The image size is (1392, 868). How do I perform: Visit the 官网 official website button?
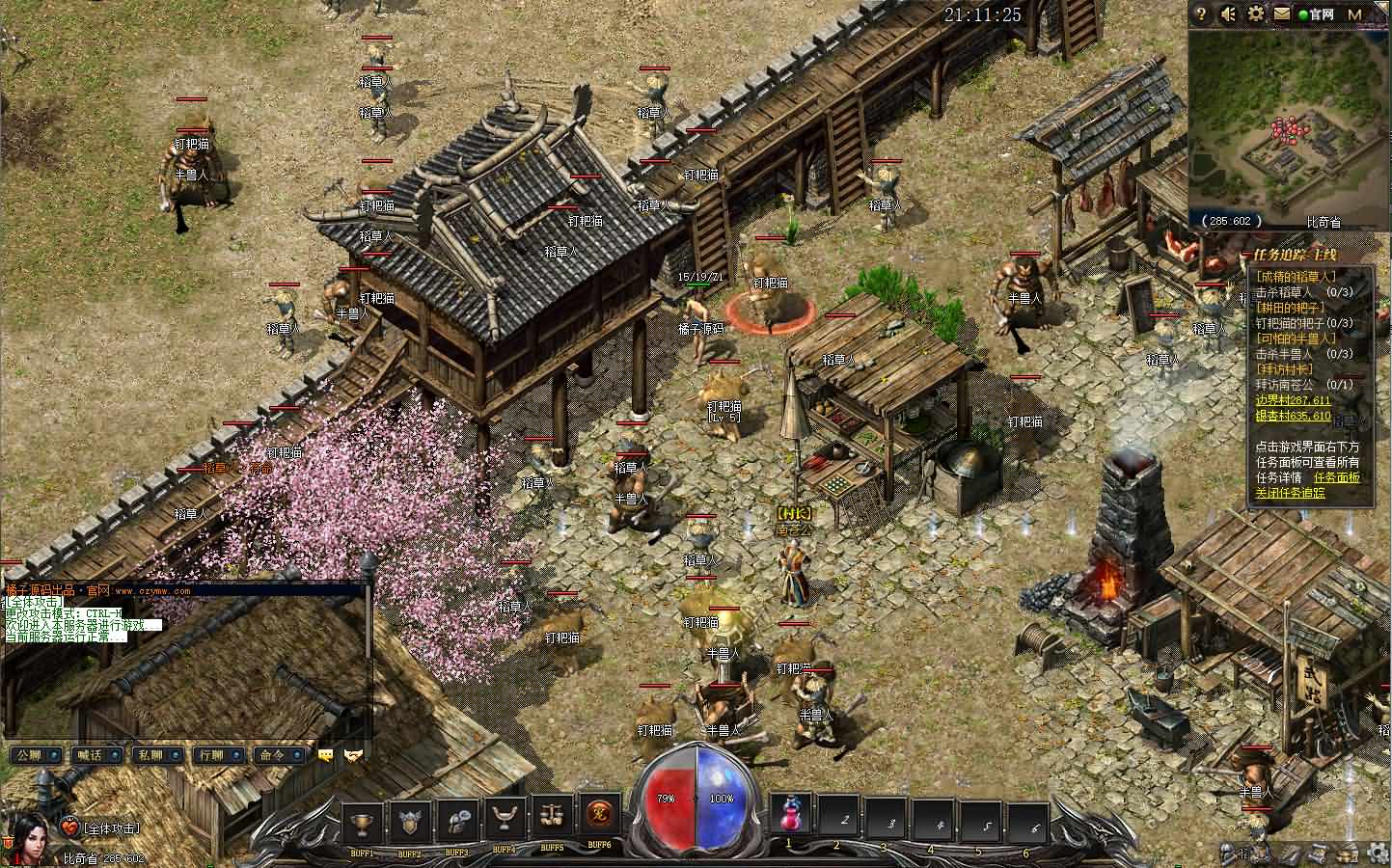click(x=1316, y=14)
